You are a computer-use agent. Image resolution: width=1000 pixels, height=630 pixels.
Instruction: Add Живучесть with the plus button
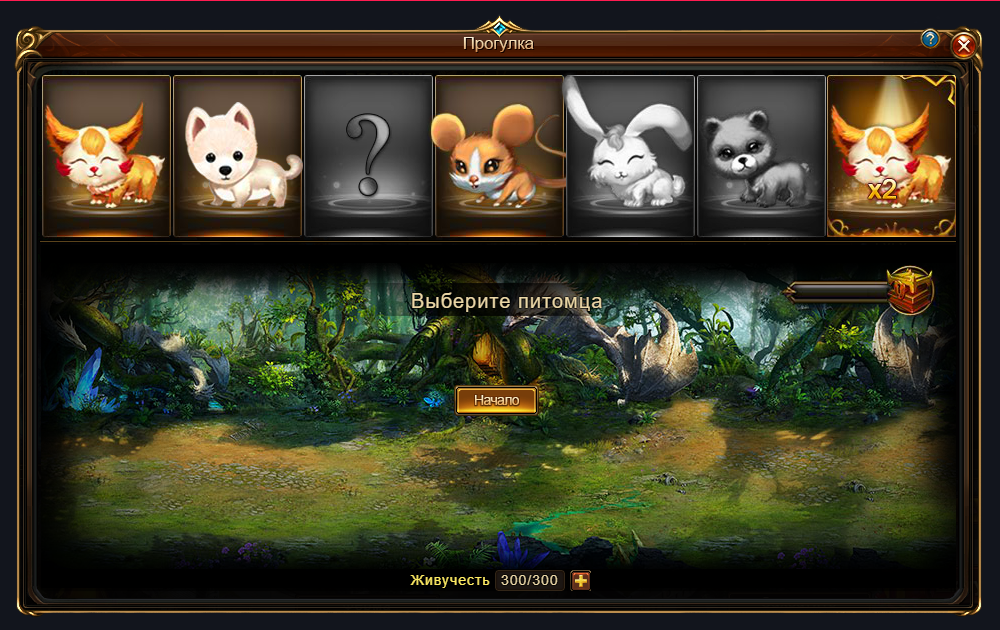coord(581,581)
